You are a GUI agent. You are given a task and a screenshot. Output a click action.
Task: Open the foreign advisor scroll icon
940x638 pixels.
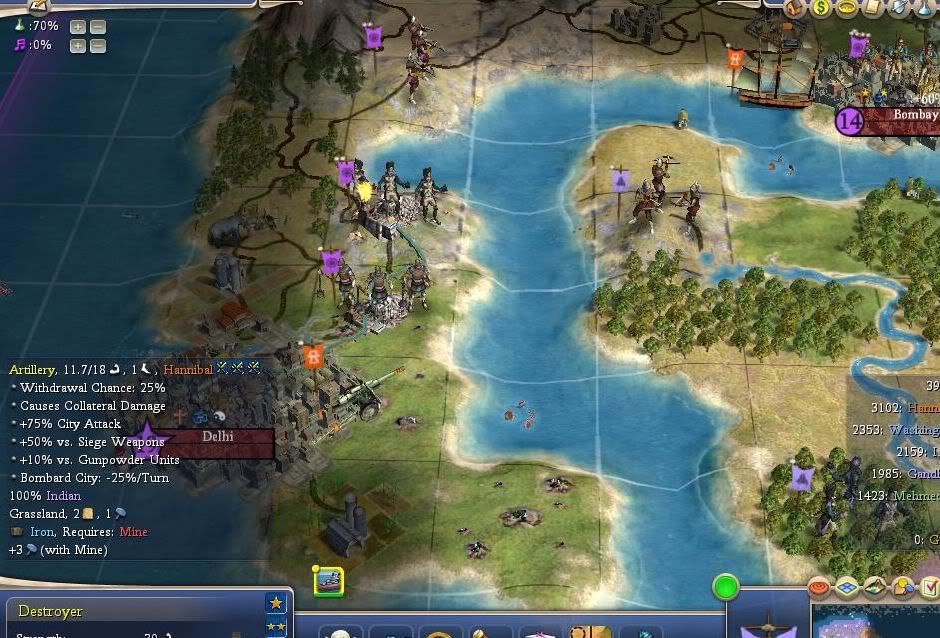pyautogui.click(x=872, y=8)
